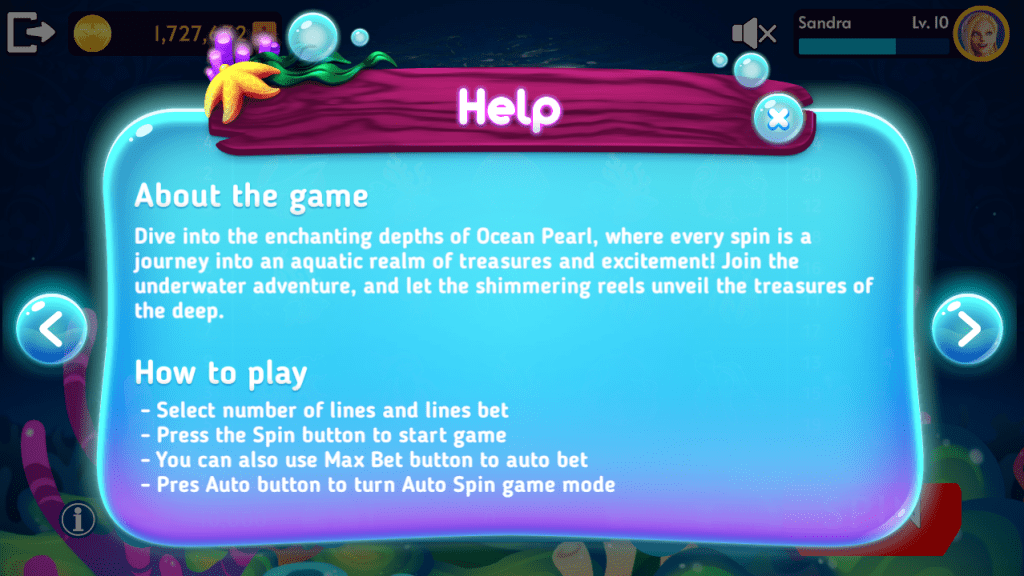Toggle the muted sound speaker icon
Screen dimensions: 1024x576
point(754,34)
